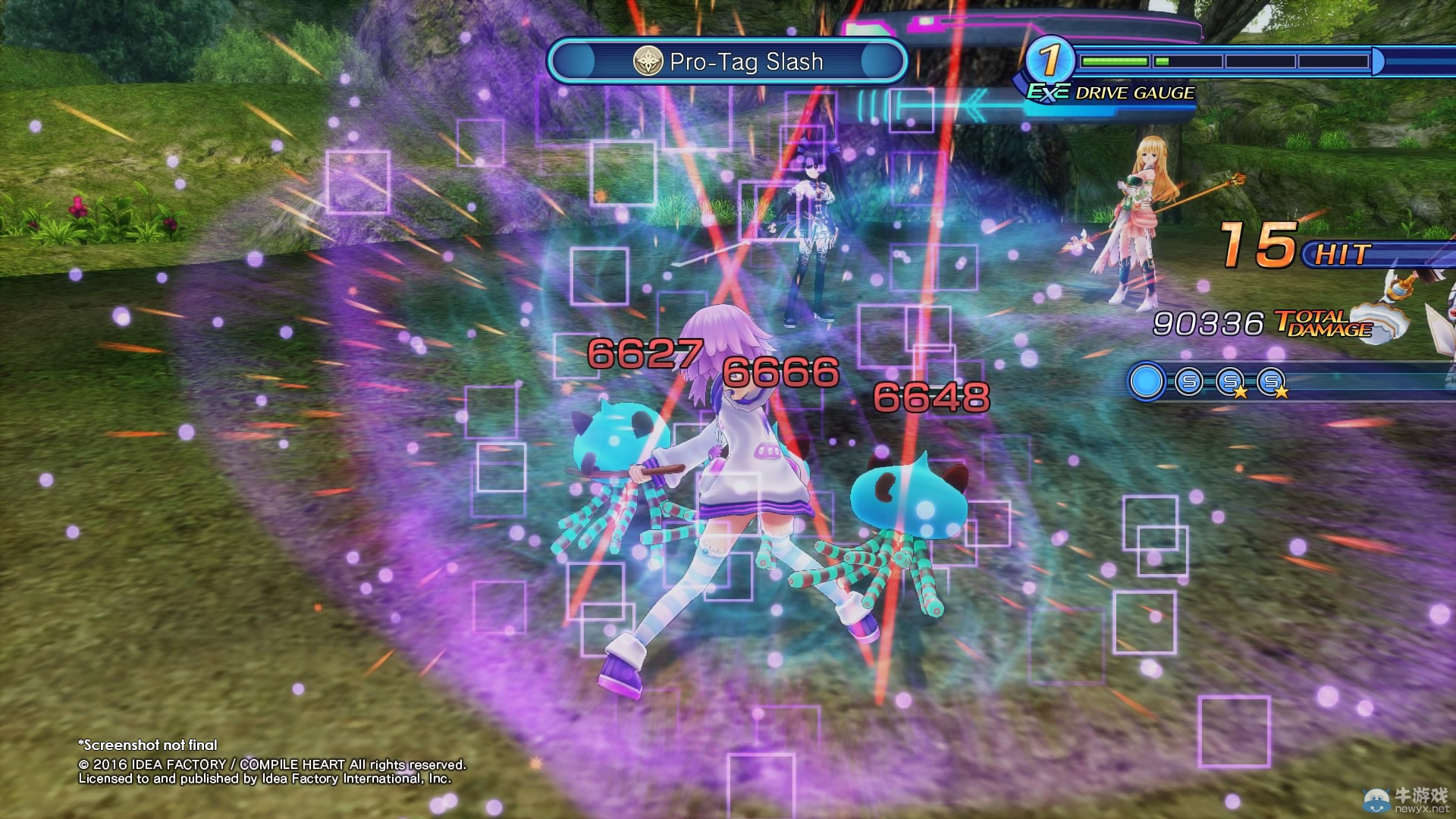
Task: Select the middle S-rank badge with star
Action: coord(1229,381)
